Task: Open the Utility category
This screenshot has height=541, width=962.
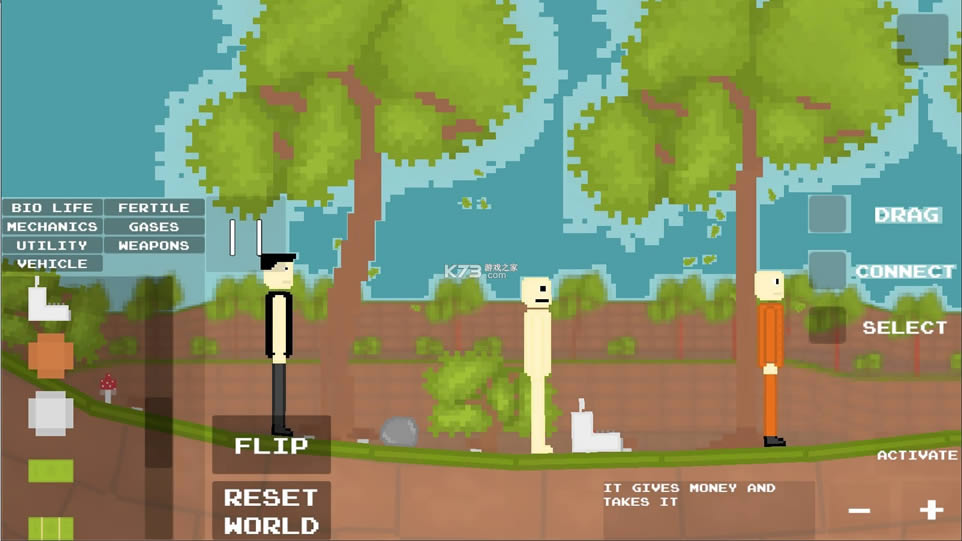Action: coord(52,245)
